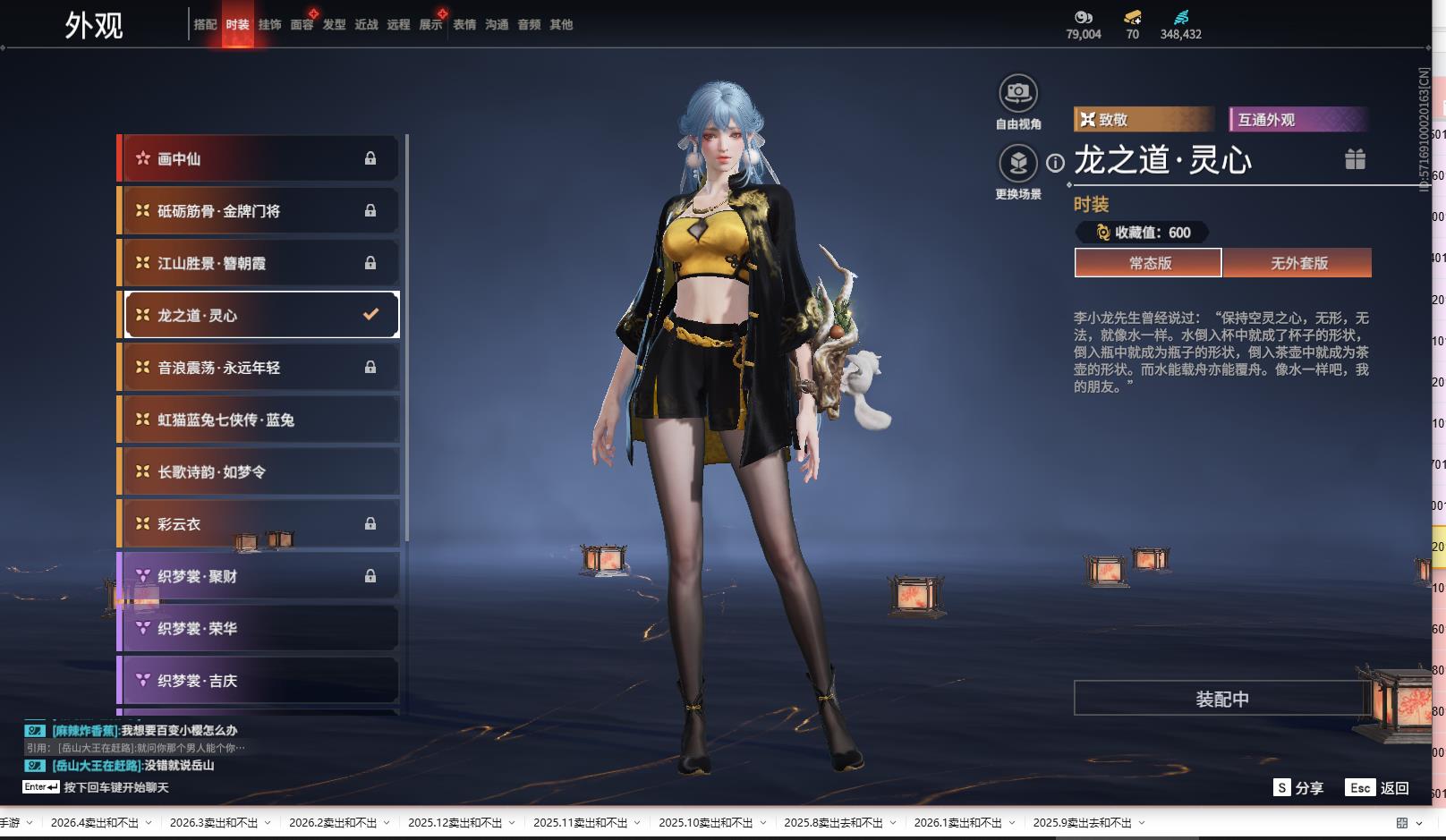The height and width of the screenshot is (840, 1446).
Task: Pick the 江山胜景·簪朝霞 outfit
Action: point(258,263)
